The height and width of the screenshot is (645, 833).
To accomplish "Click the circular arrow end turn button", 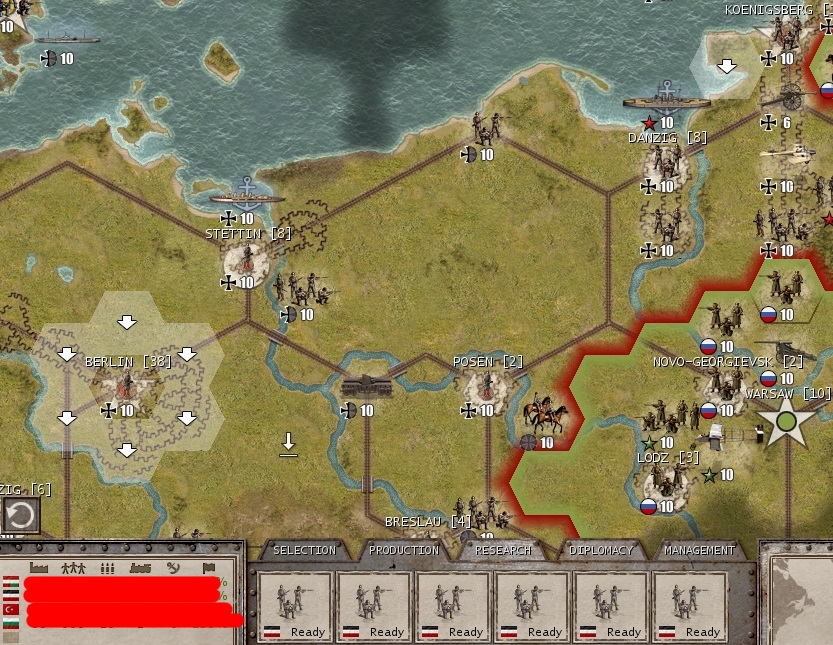I will tap(20, 516).
